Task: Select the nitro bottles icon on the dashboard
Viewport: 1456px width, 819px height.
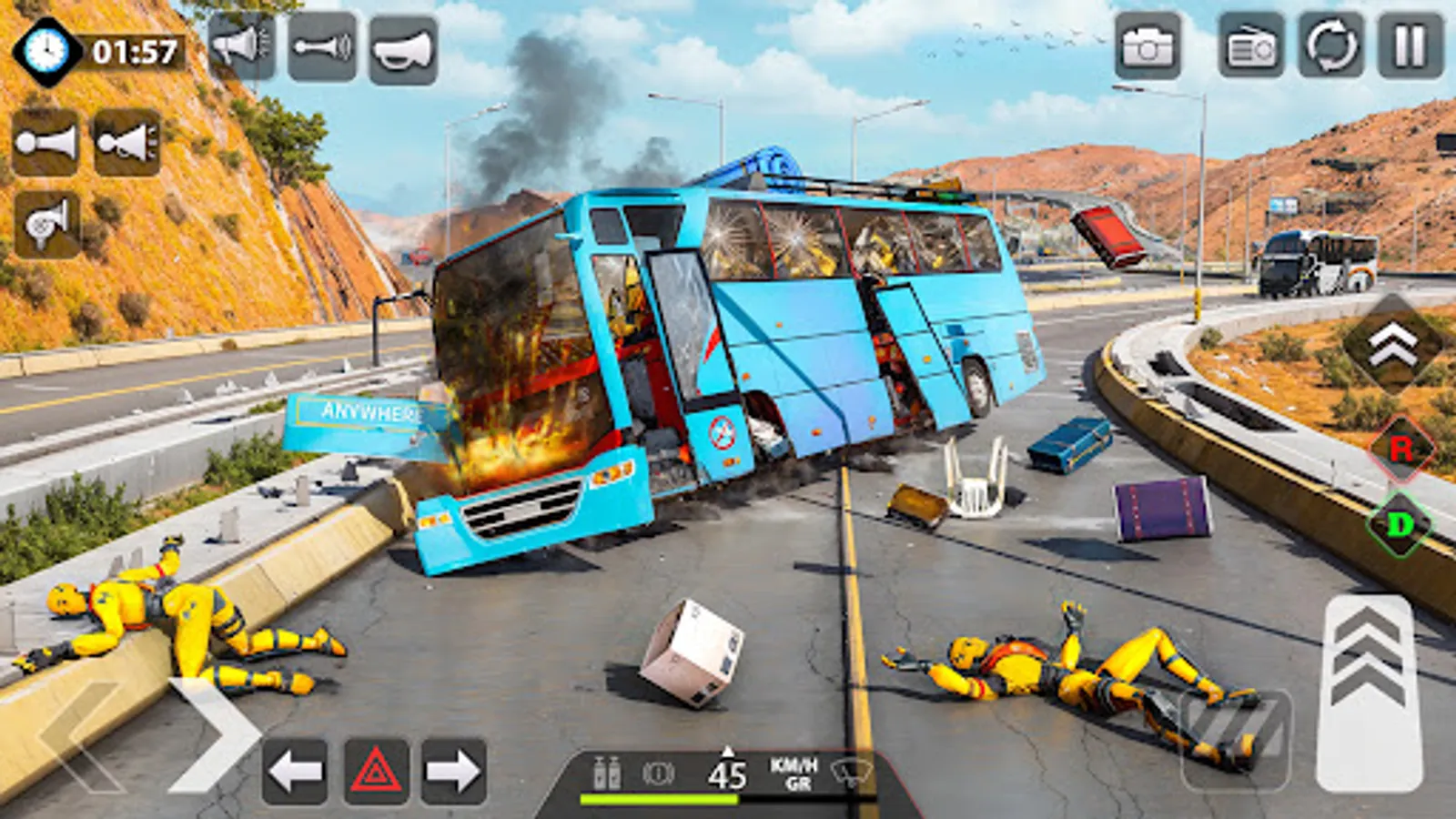Action: point(606,773)
